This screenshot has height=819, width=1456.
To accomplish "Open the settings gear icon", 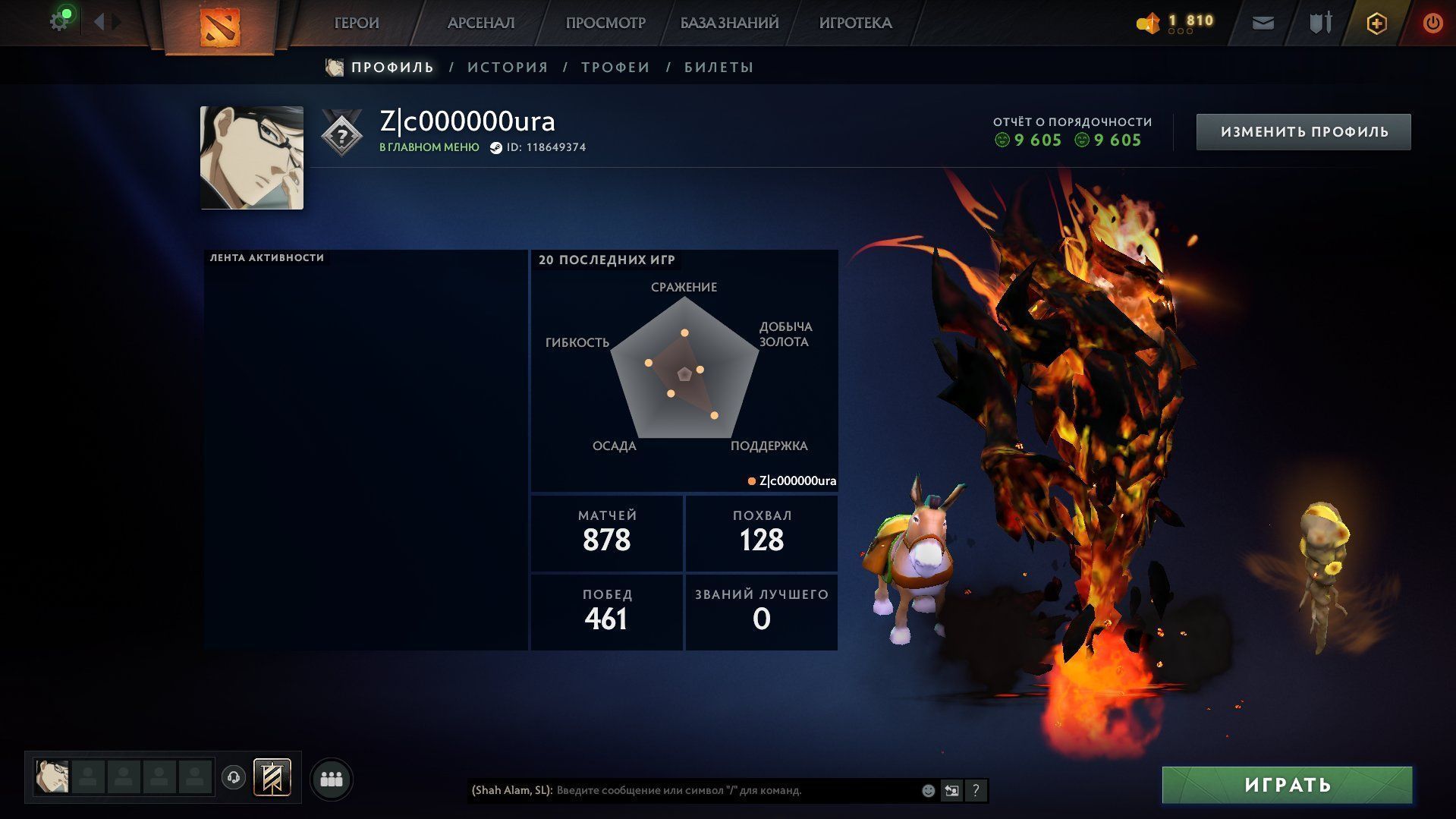I will (x=58, y=22).
